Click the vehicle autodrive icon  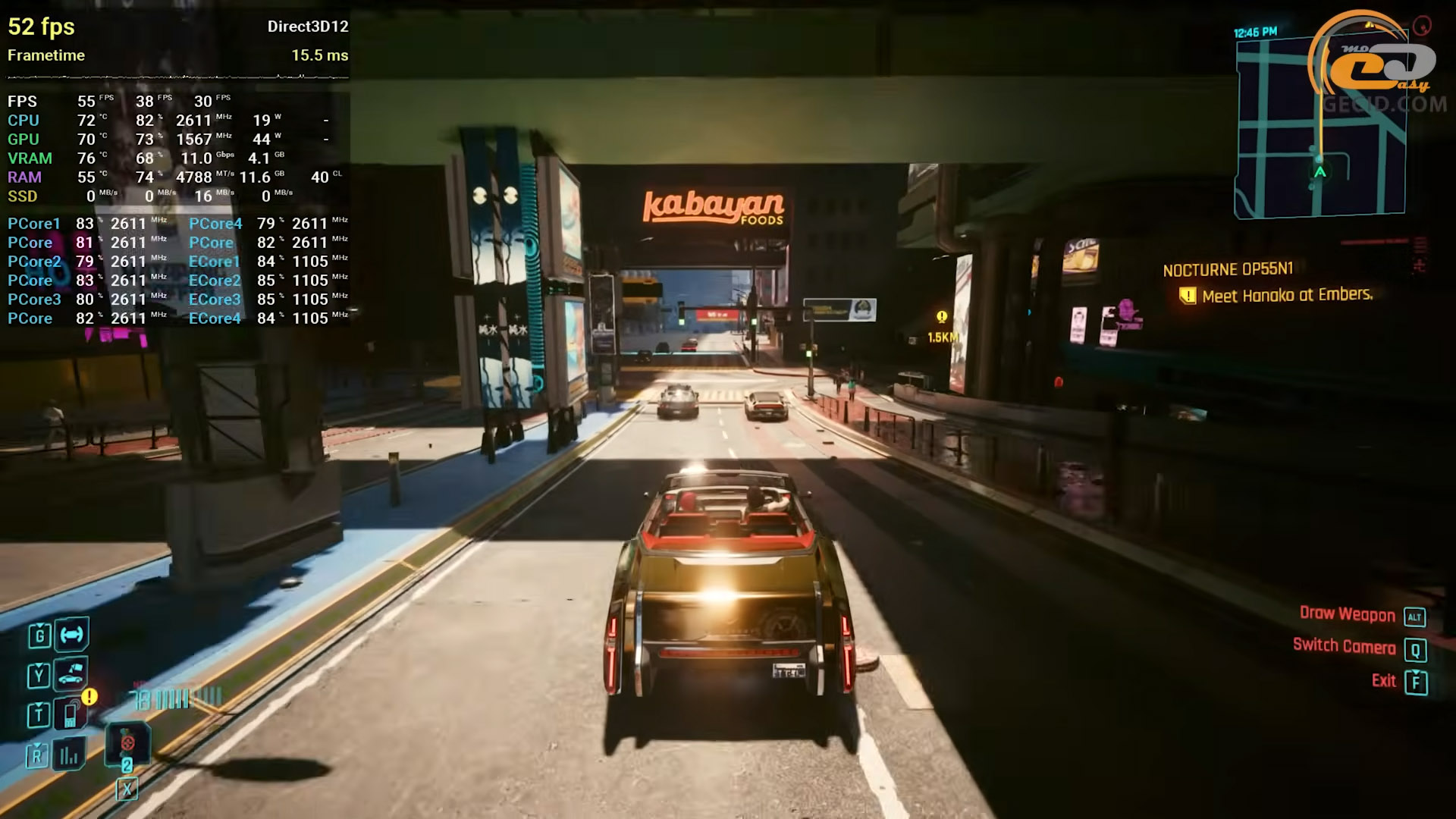72,635
